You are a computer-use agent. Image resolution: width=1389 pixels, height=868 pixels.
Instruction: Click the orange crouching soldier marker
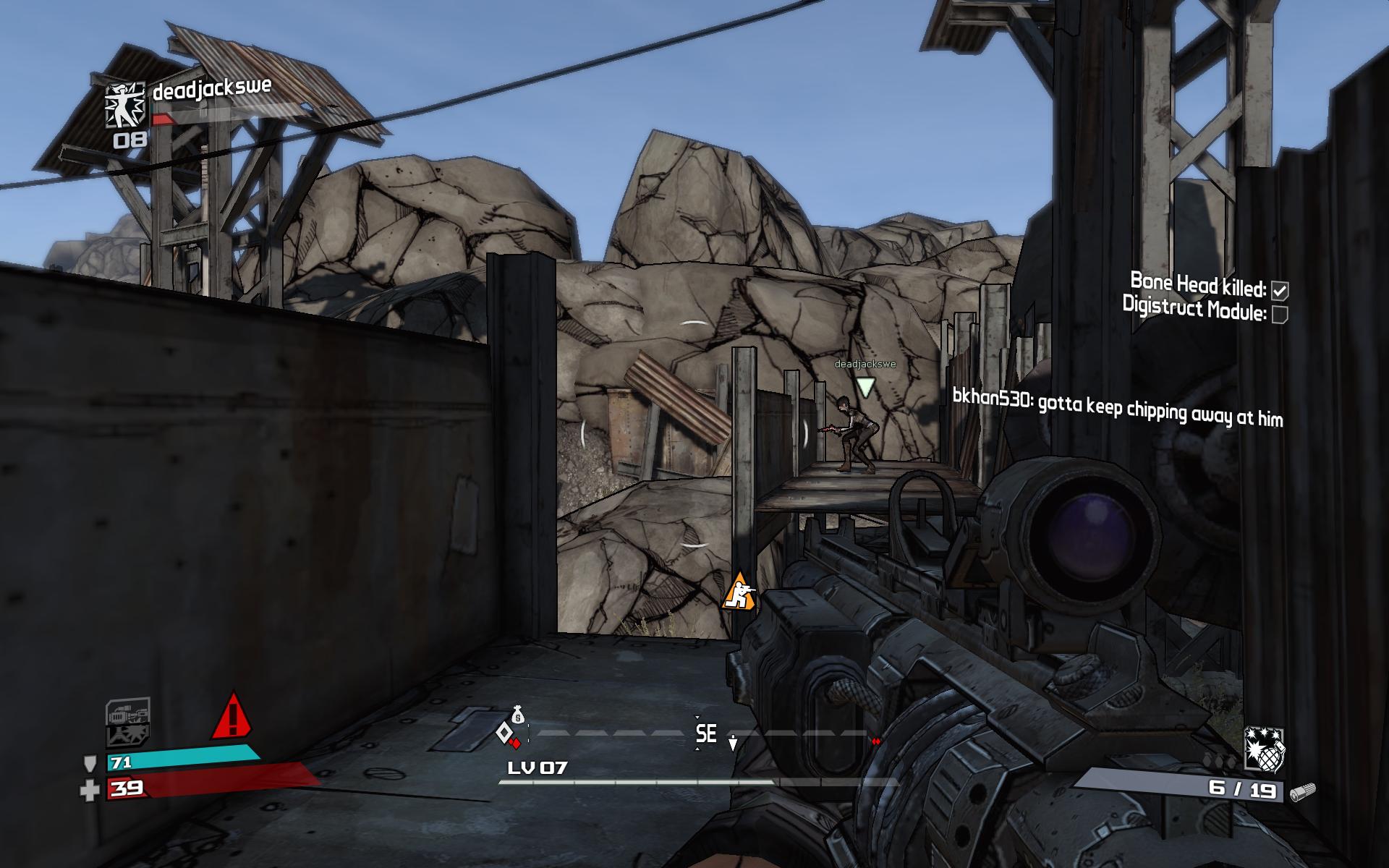pos(739,592)
